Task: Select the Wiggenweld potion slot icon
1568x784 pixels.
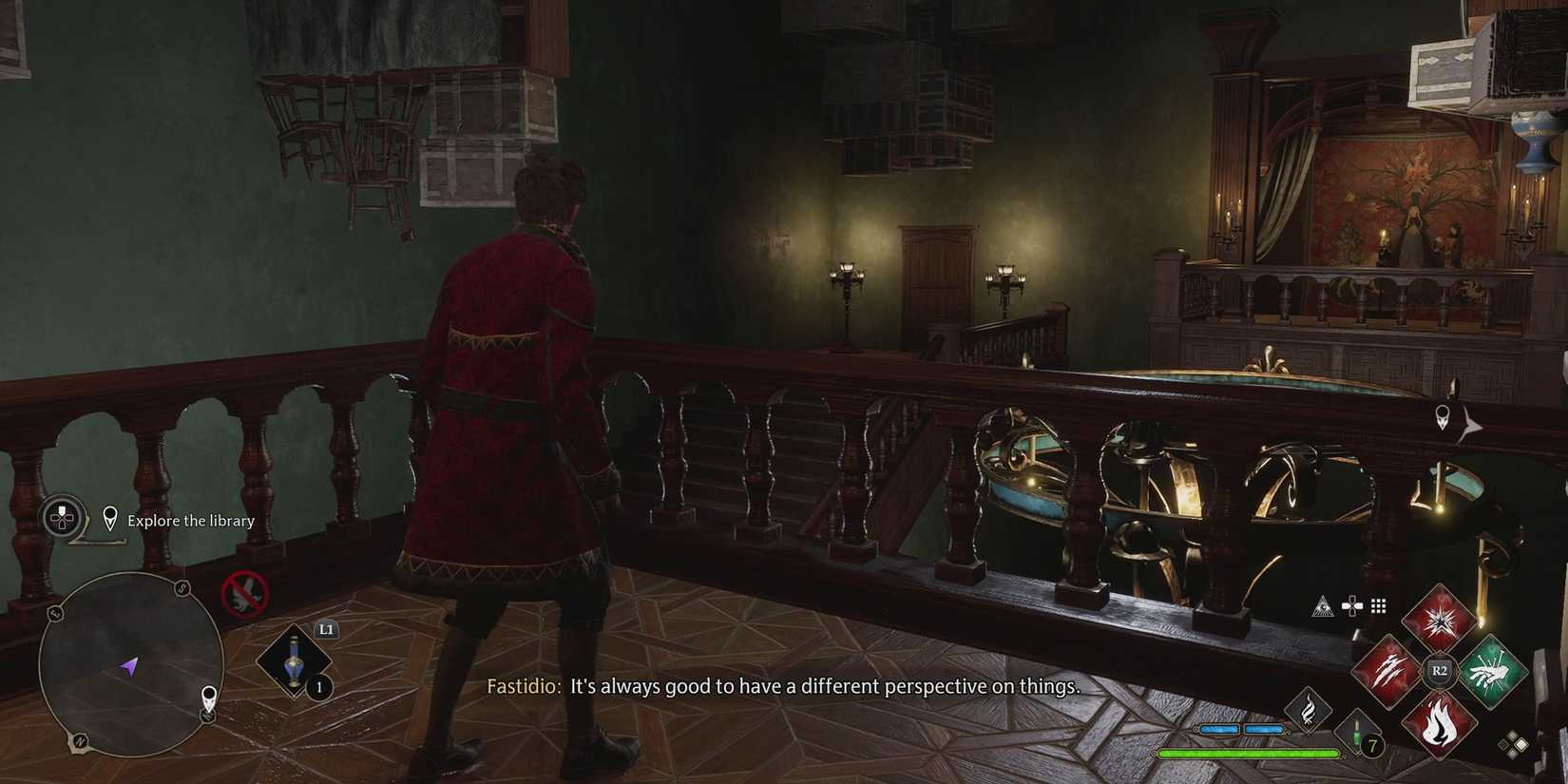Action: click(x=294, y=659)
